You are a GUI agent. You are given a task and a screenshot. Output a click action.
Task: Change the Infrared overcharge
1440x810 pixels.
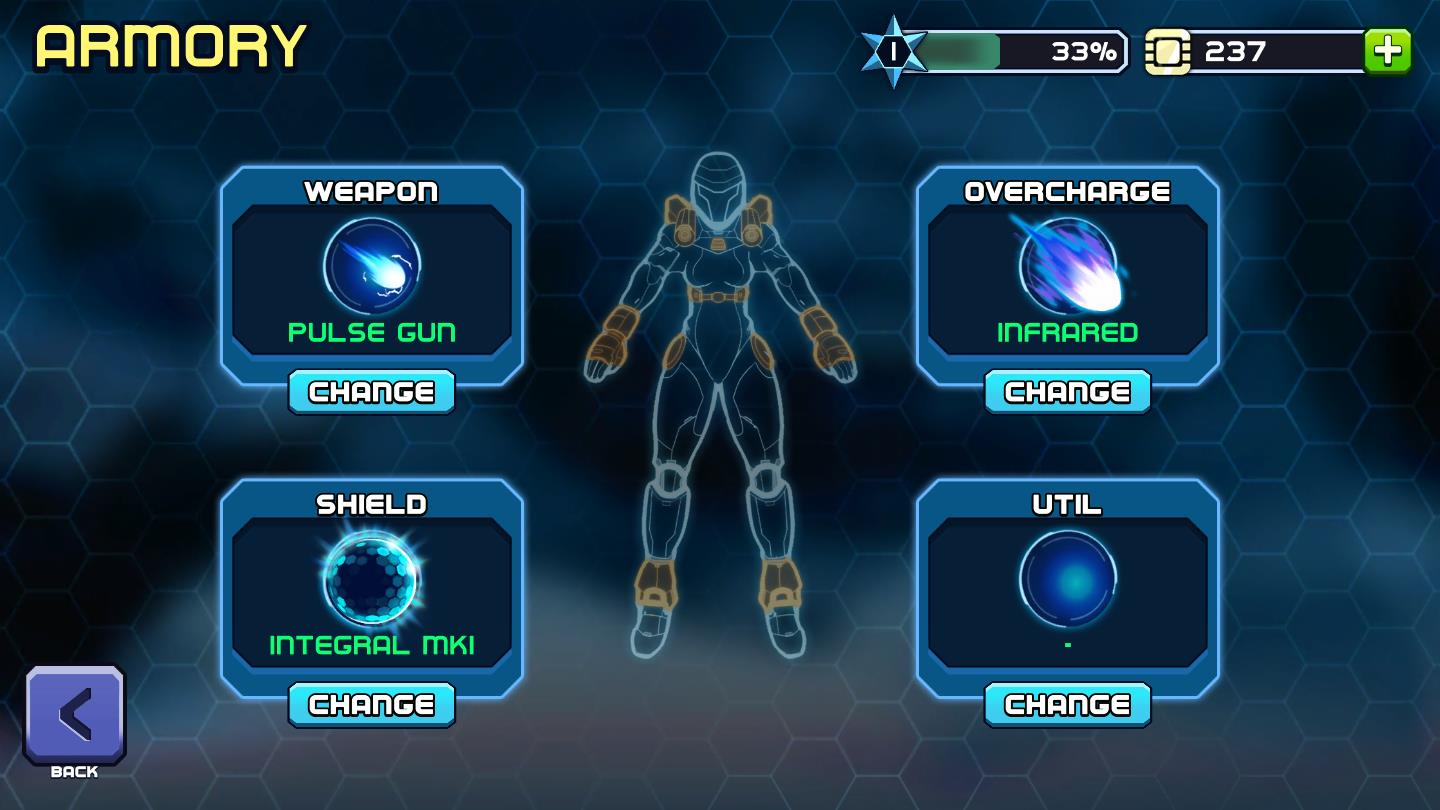click(1067, 392)
